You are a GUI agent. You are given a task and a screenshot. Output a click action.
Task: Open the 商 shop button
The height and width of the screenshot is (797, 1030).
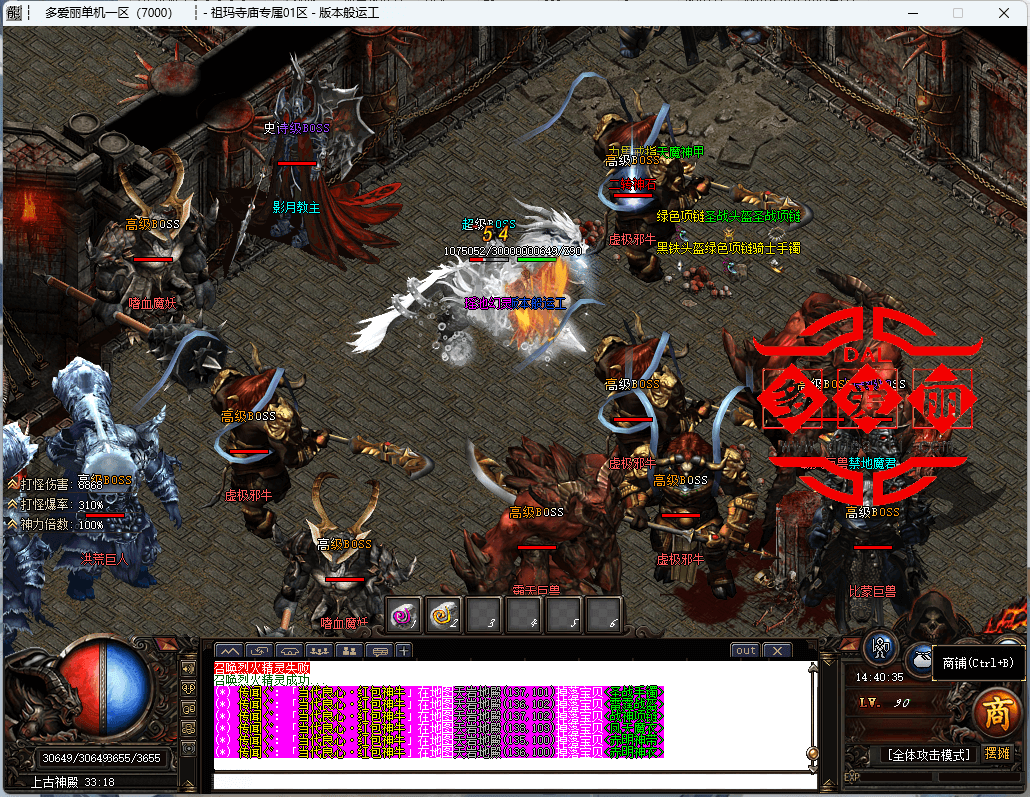pos(996,712)
